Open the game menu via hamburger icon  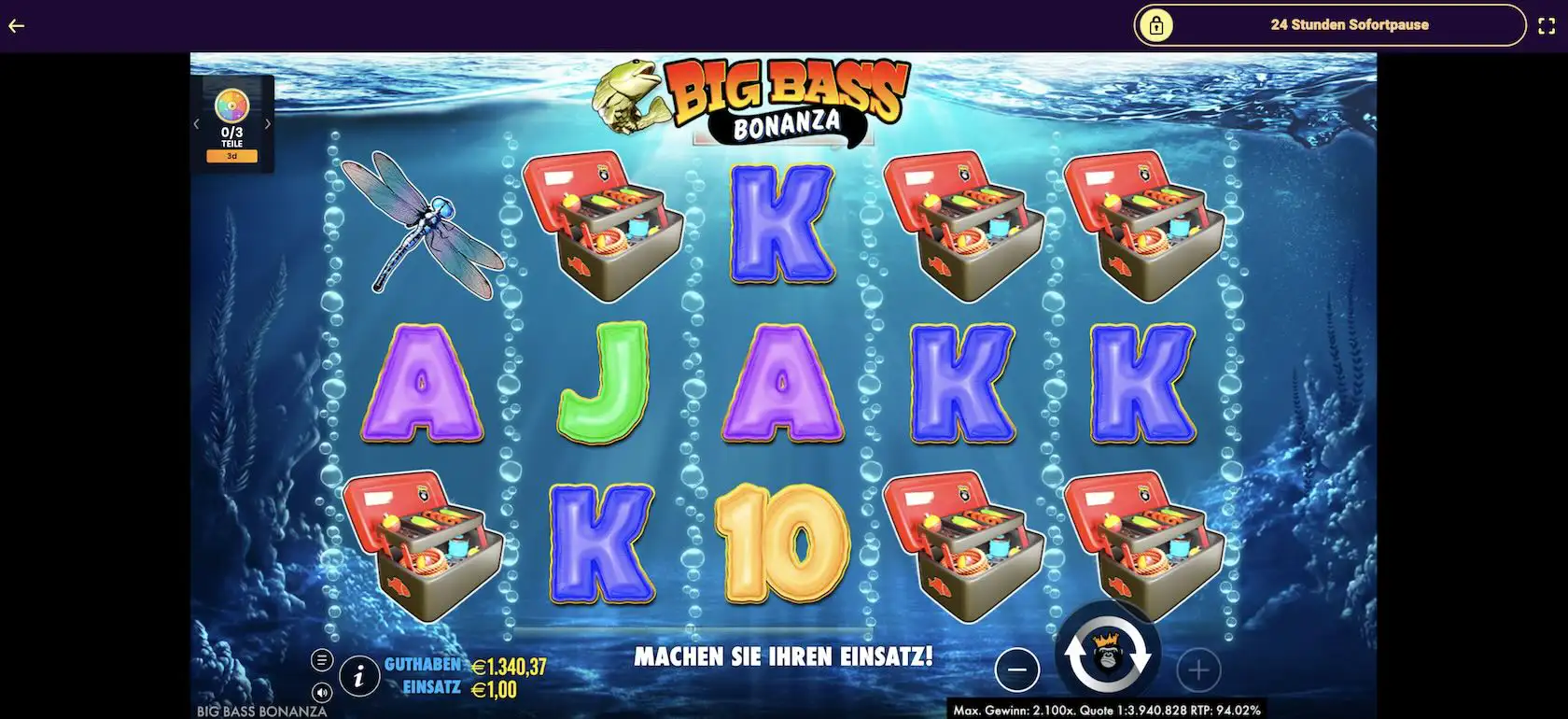[322, 658]
